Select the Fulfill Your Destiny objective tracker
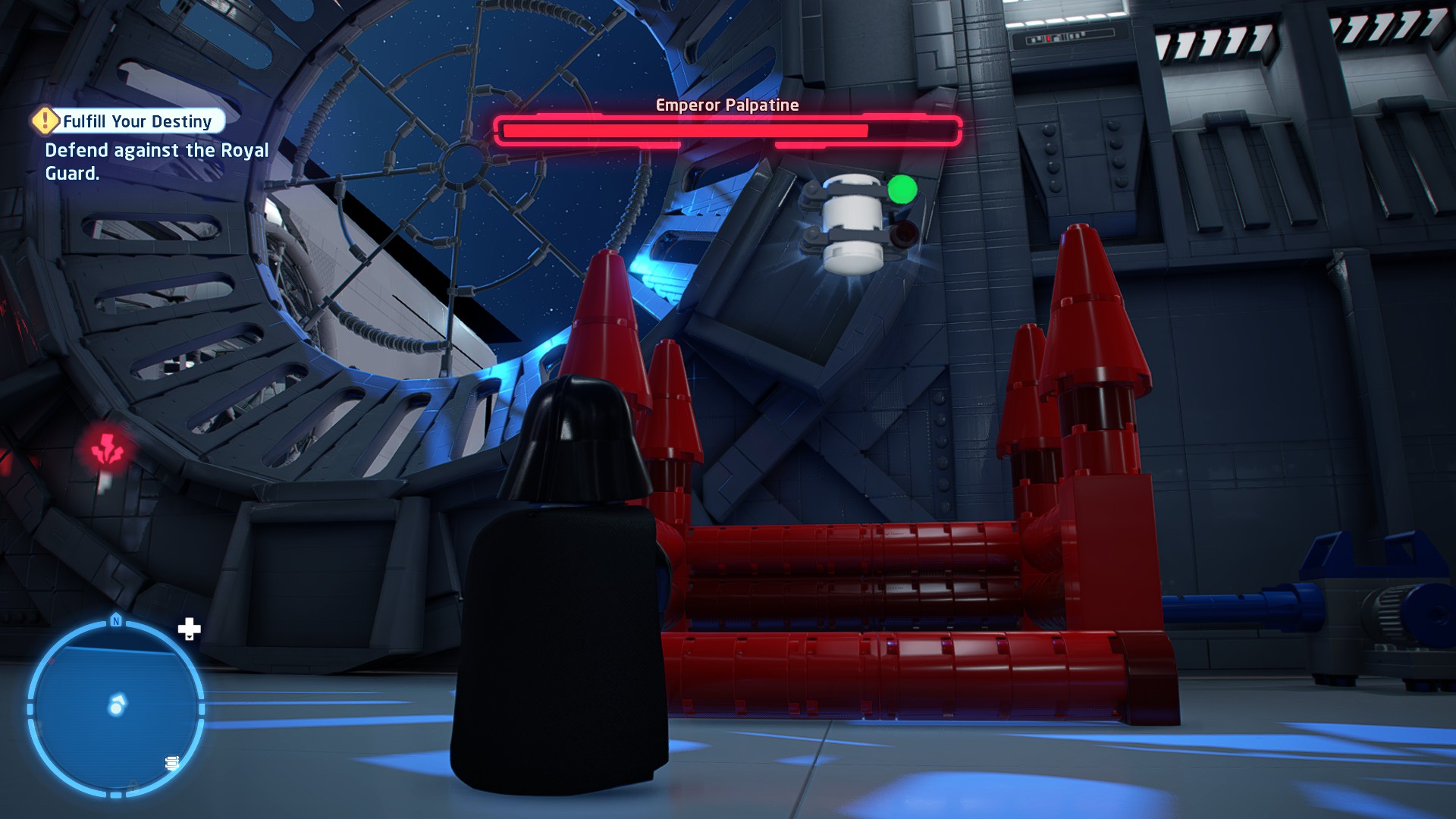Image resolution: width=1456 pixels, height=819 pixels. [x=138, y=121]
